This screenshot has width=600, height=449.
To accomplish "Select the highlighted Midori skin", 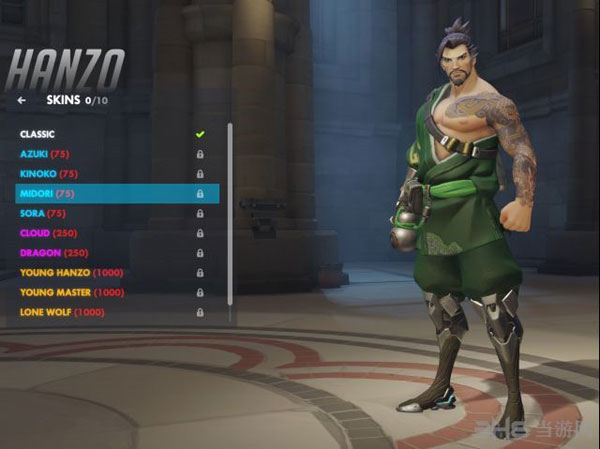I will (x=47, y=193).
